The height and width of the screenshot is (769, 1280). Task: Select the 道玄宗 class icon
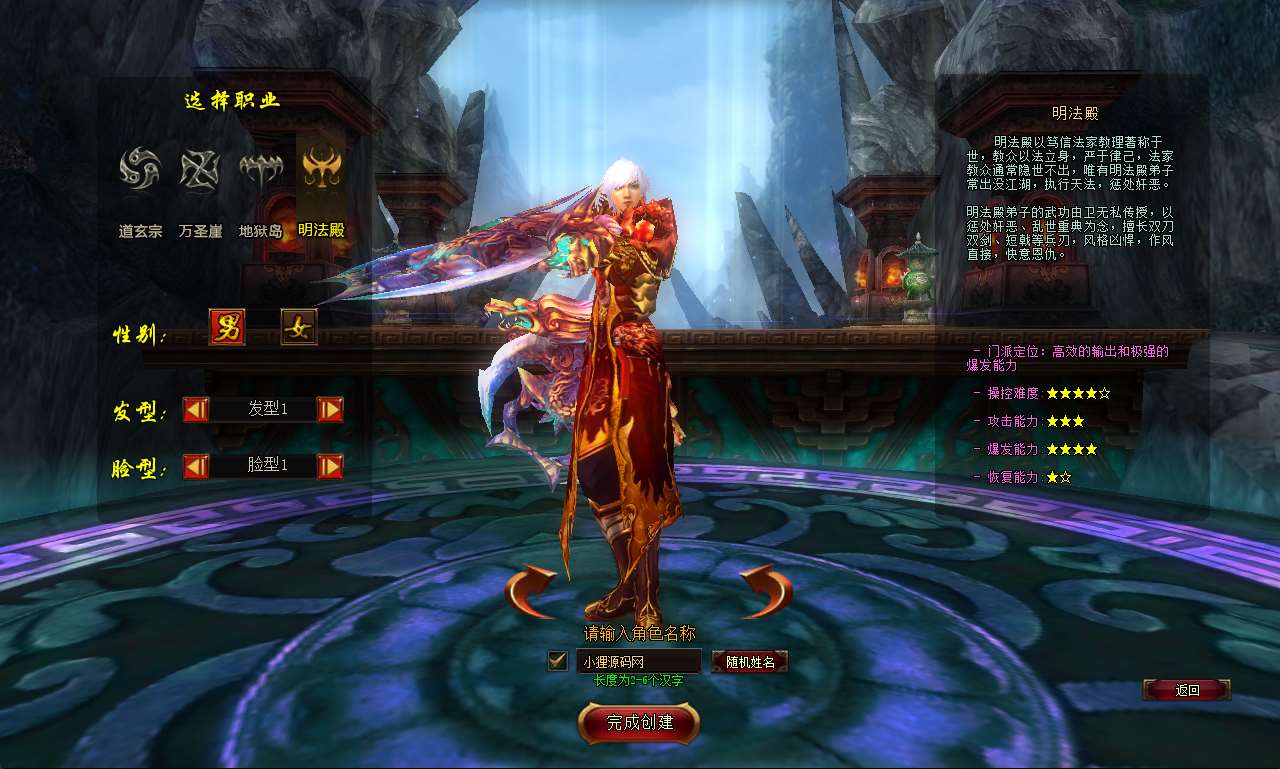pos(140,169)
